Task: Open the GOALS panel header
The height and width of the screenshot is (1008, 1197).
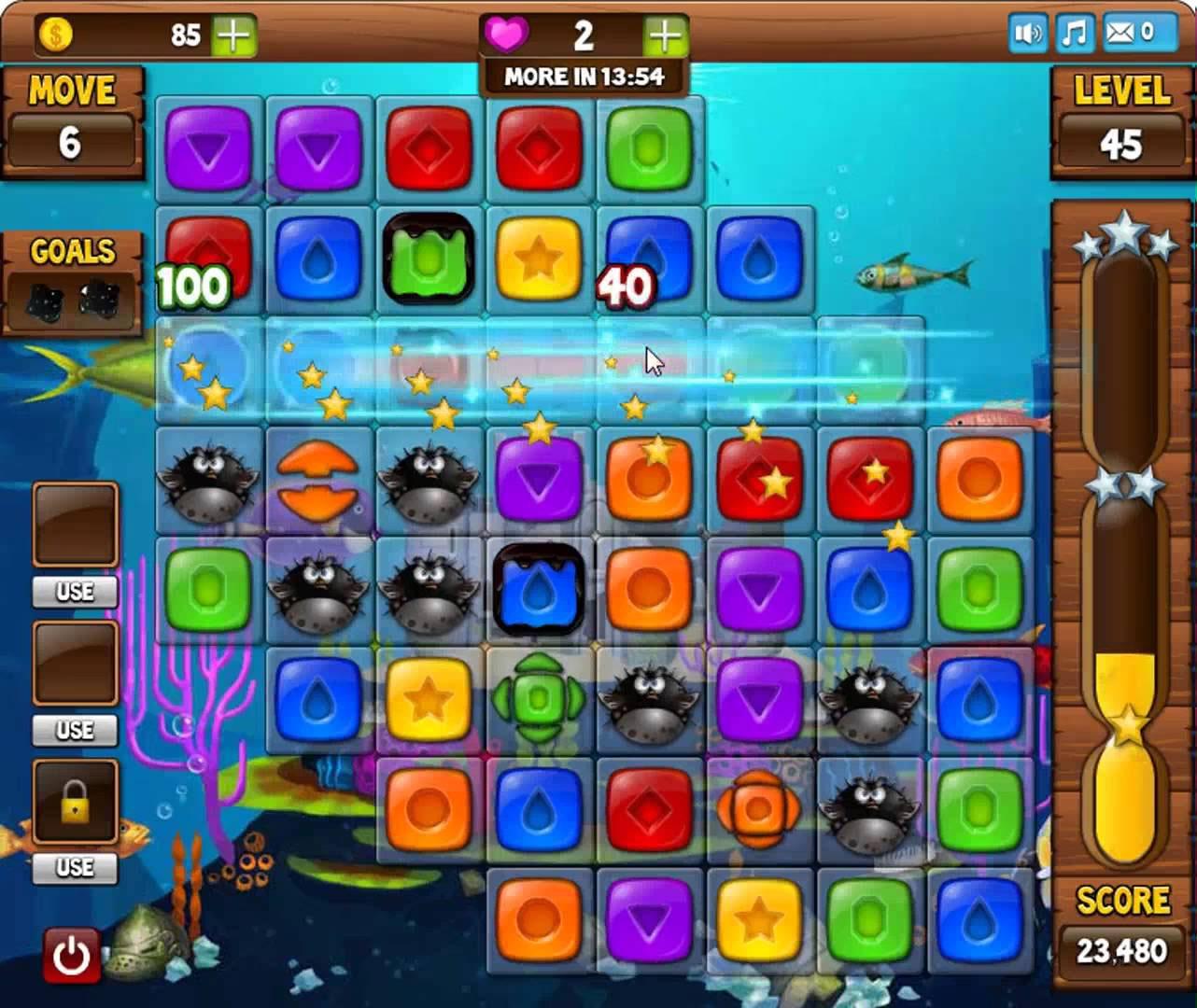Action: pos(73,250)
